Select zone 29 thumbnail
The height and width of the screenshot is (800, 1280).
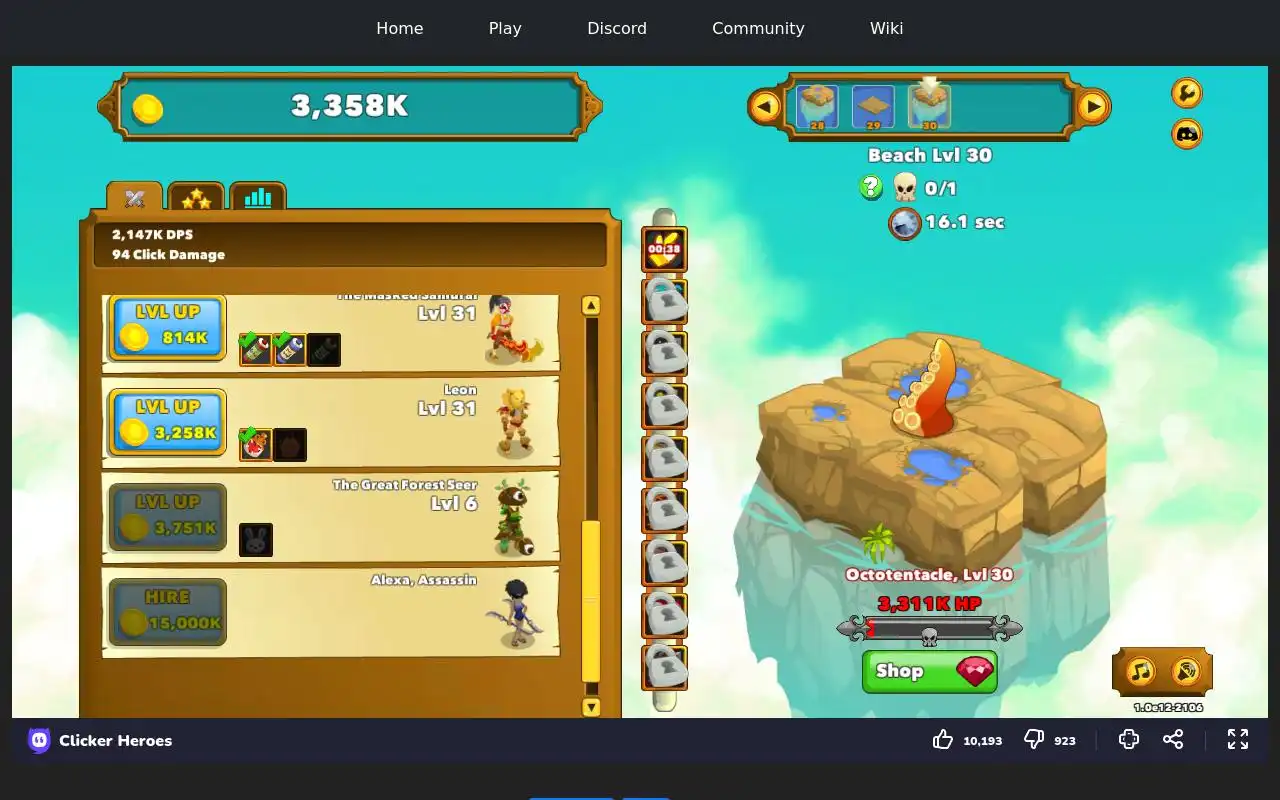[x=873, y=107]
